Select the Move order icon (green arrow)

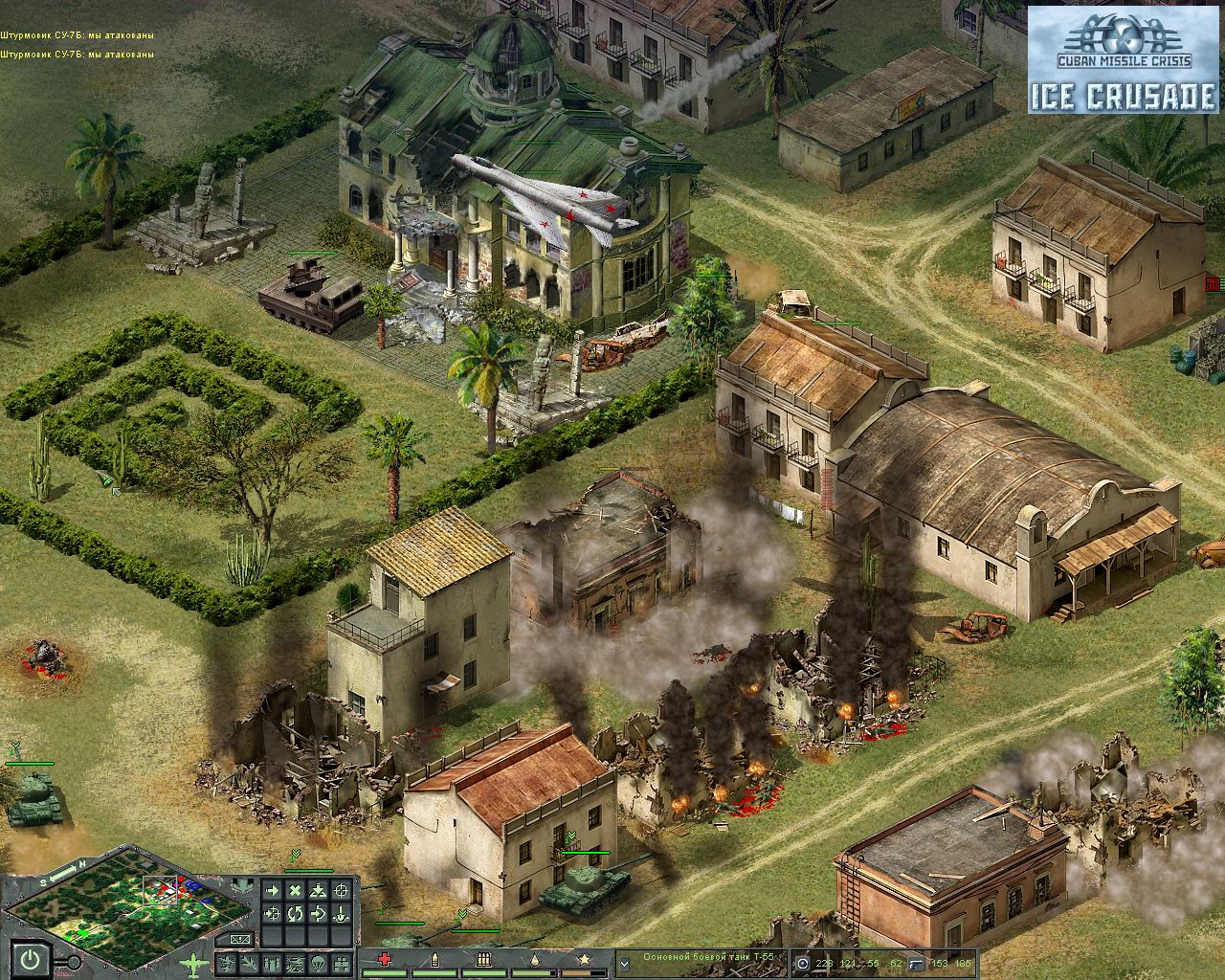tap(272, 891)
